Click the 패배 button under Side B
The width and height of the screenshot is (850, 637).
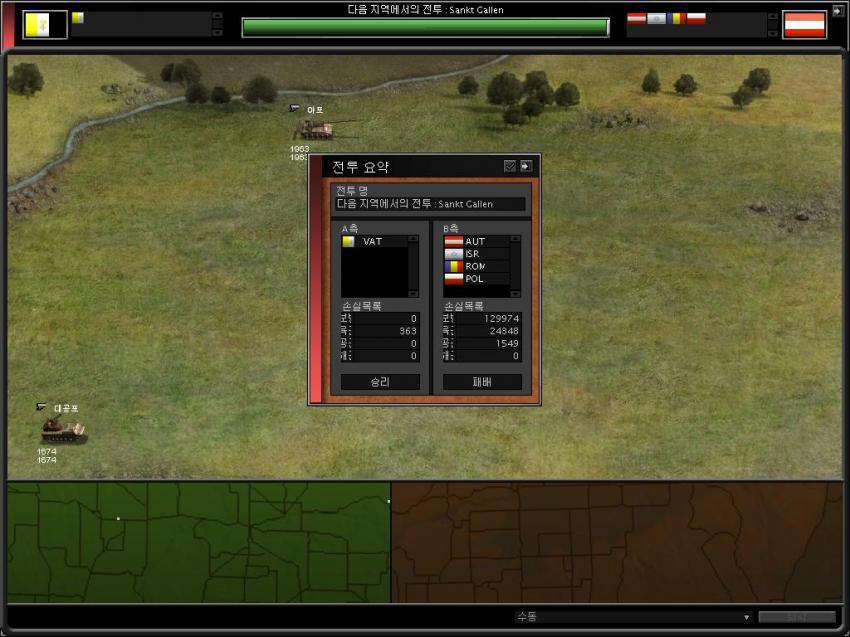482,382
